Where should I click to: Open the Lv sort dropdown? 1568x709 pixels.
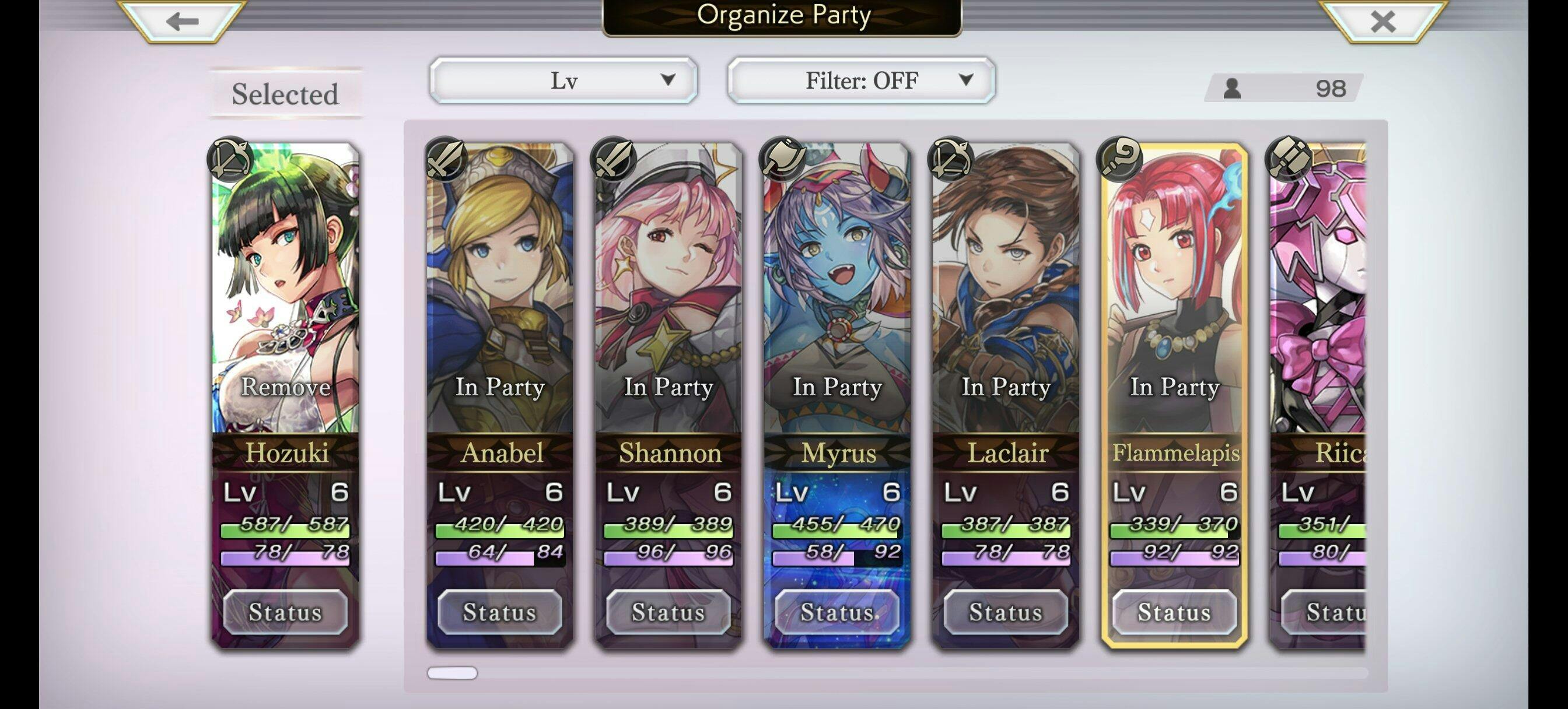click(x=563, y=80)
